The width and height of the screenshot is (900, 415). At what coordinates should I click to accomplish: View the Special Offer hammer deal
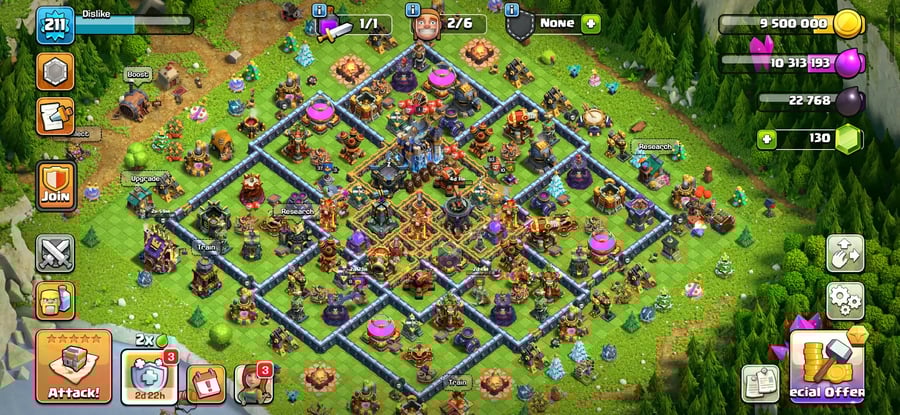click(826, 366)
